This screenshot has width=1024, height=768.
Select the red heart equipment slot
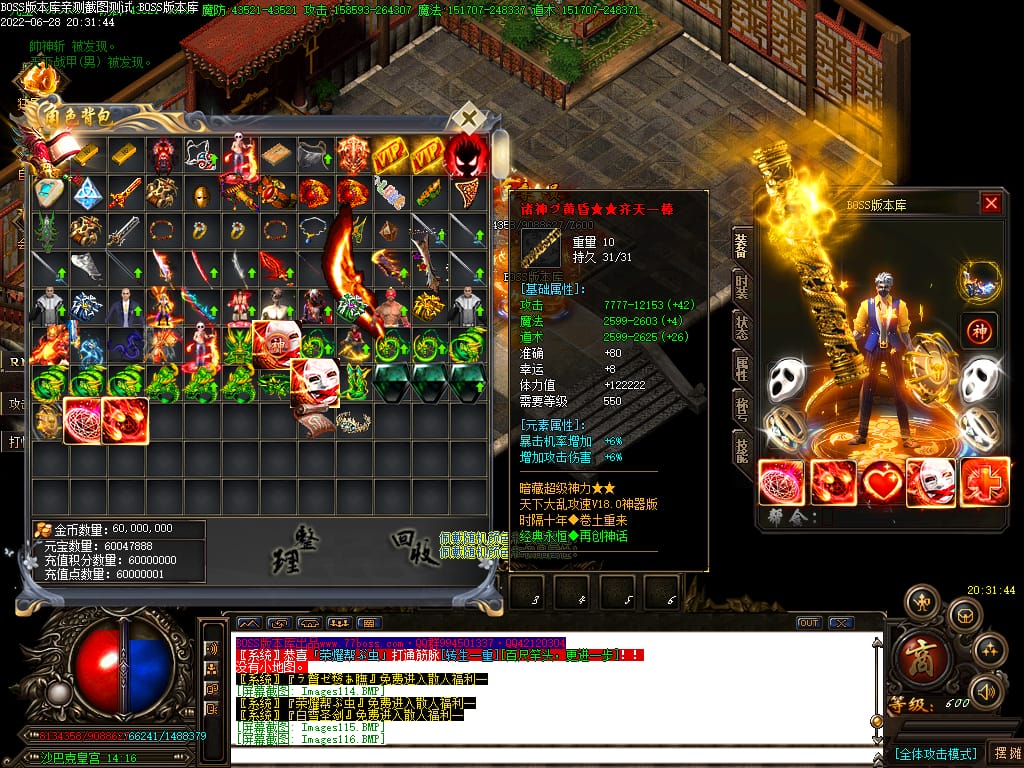coord(882,482)
